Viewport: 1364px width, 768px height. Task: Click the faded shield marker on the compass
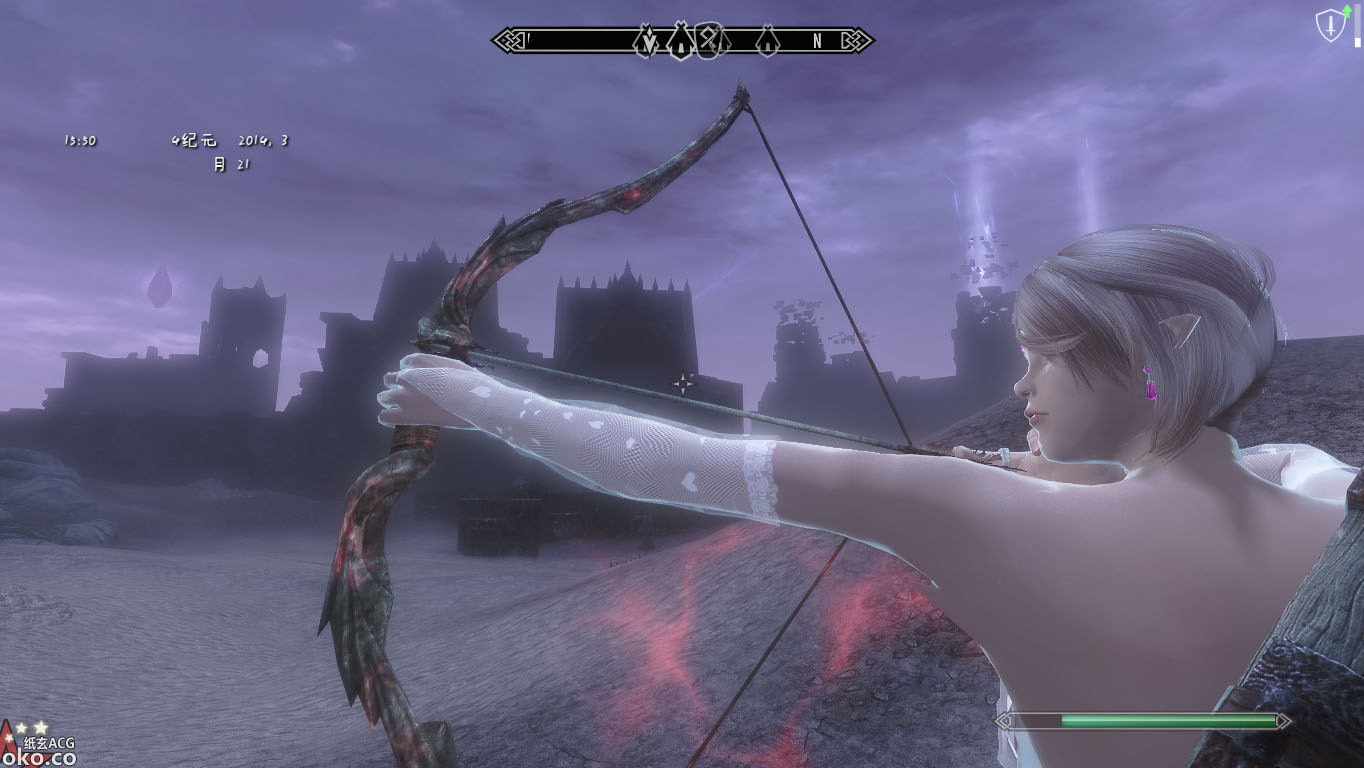pyautogui.click(x=708, y=40)
